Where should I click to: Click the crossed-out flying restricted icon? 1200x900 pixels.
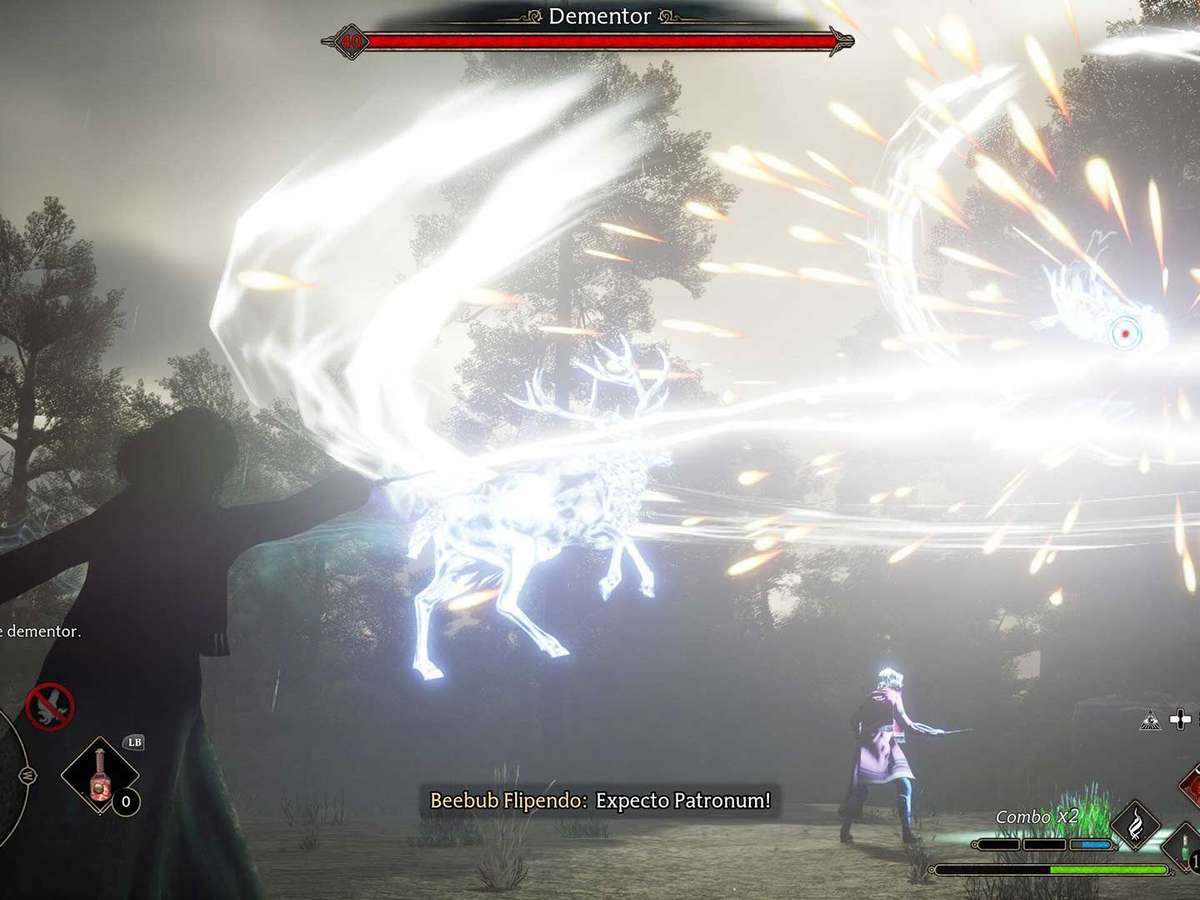[48, 707]
